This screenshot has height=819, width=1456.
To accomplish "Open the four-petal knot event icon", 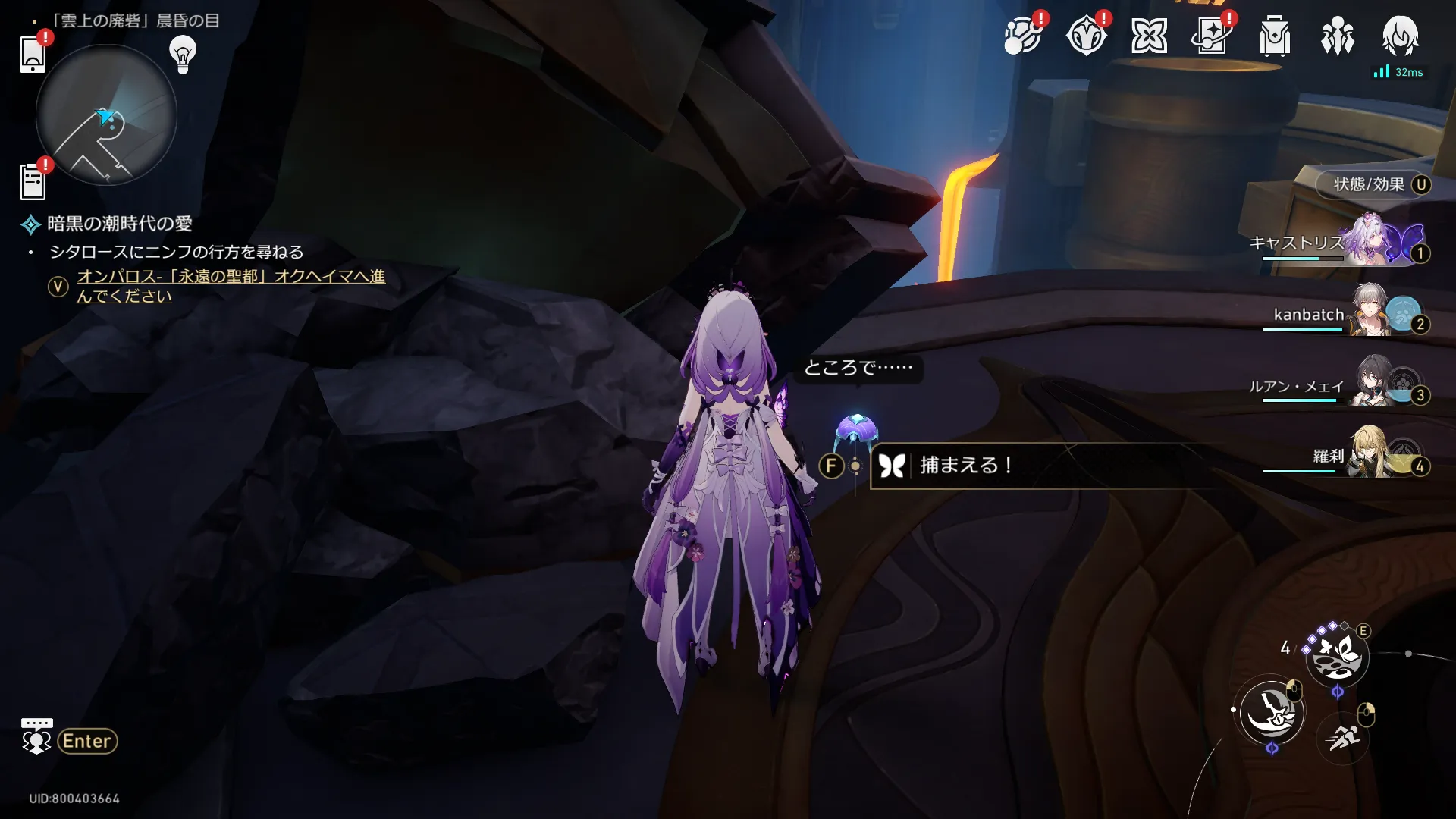I will 1148,36.
